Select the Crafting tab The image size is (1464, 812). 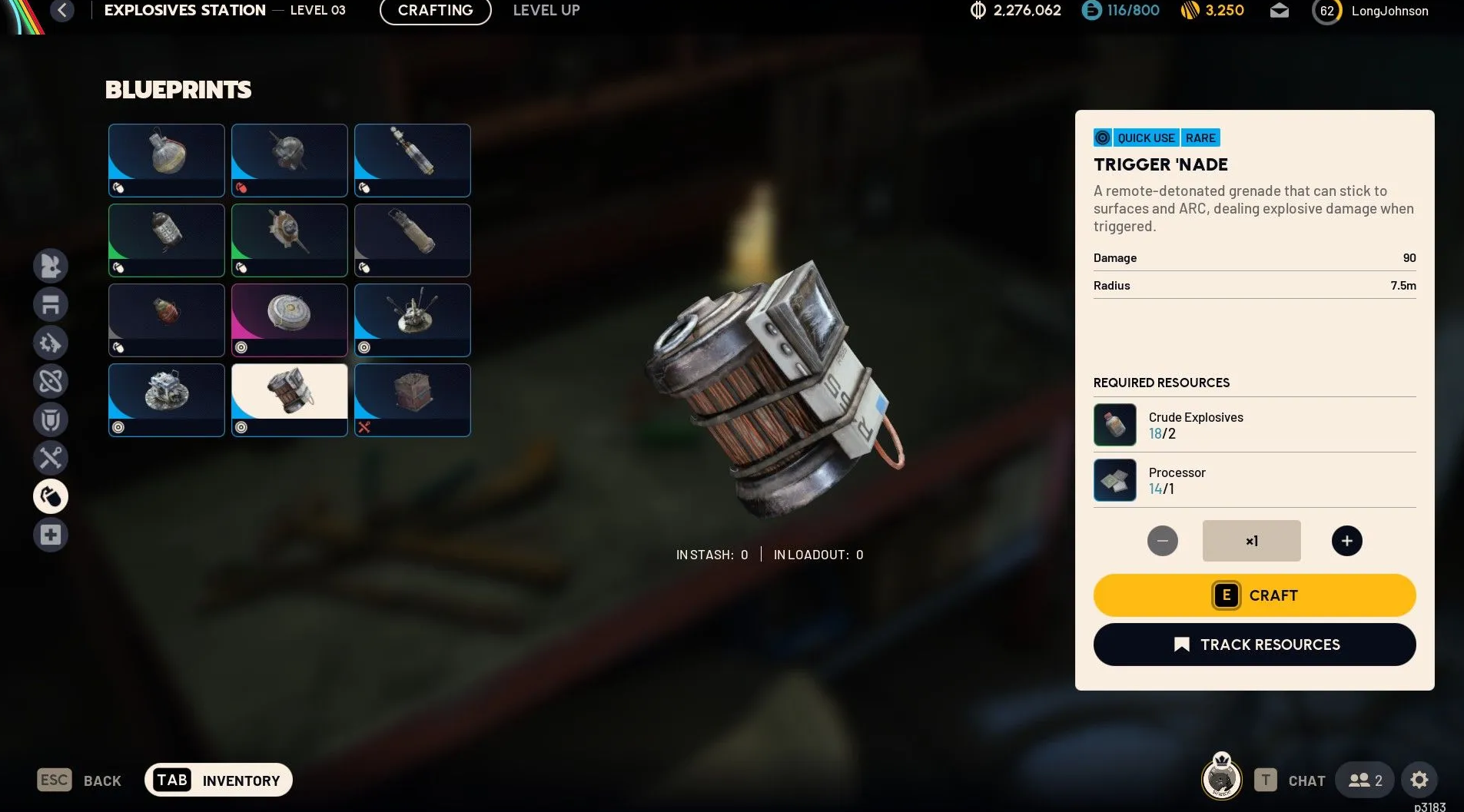click(435, 11)
